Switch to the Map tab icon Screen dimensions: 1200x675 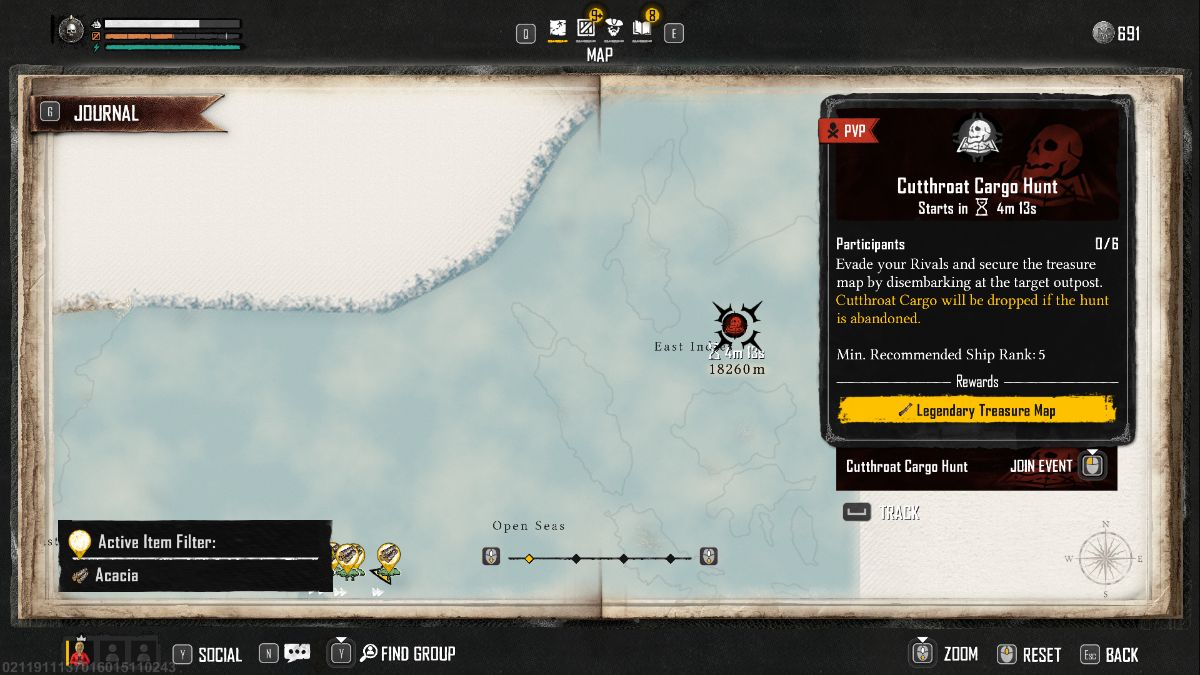(x=557, y=30)
